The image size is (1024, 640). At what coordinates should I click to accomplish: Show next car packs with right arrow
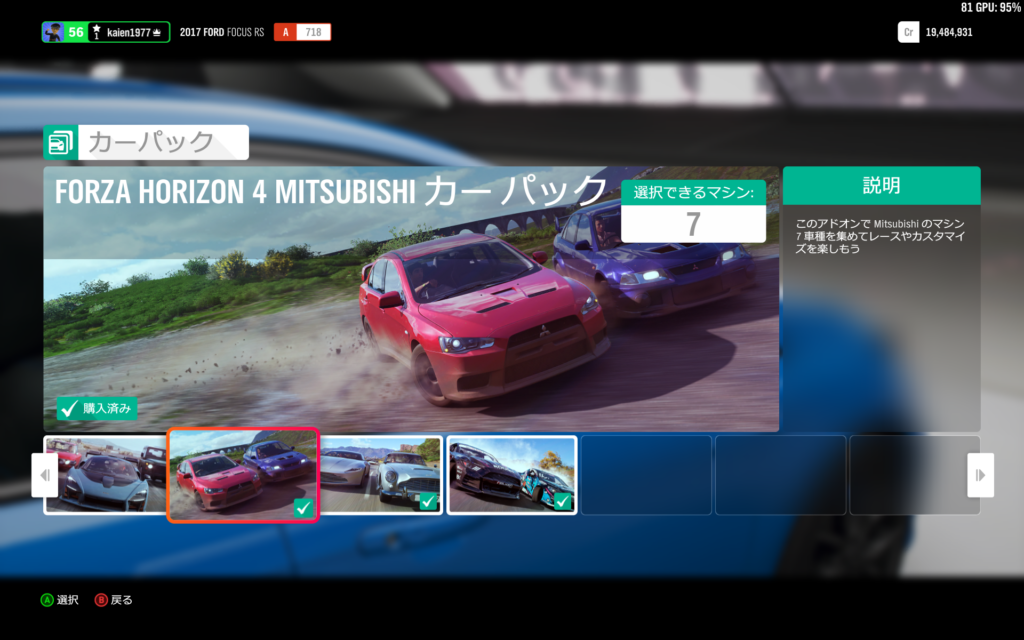pyautogui.click(x=980, y=475)
